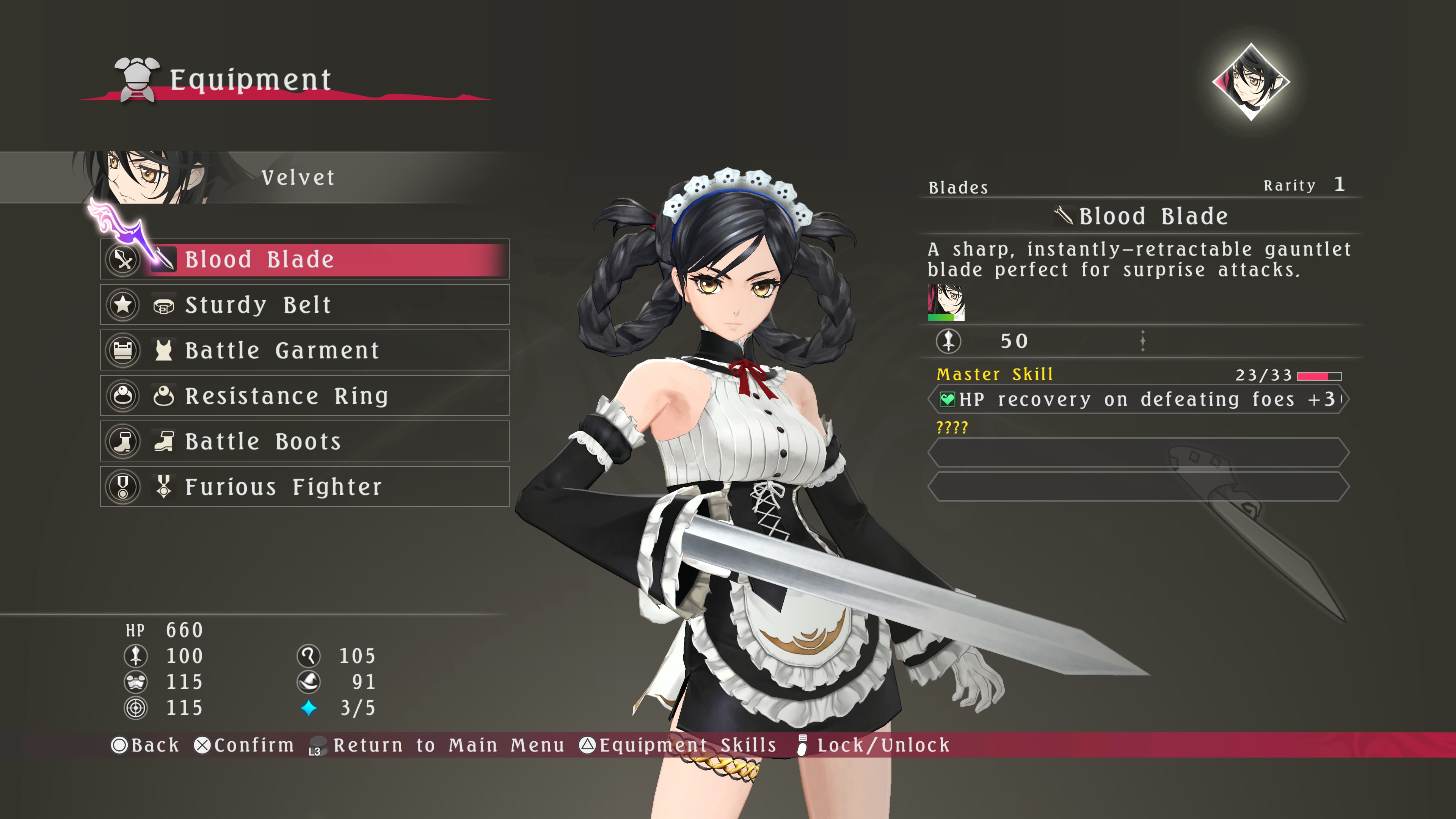The width and height of the screenshot is (1456, 819).
Task: Select the armor chest slot icon
Action: (x=123, y=350)
